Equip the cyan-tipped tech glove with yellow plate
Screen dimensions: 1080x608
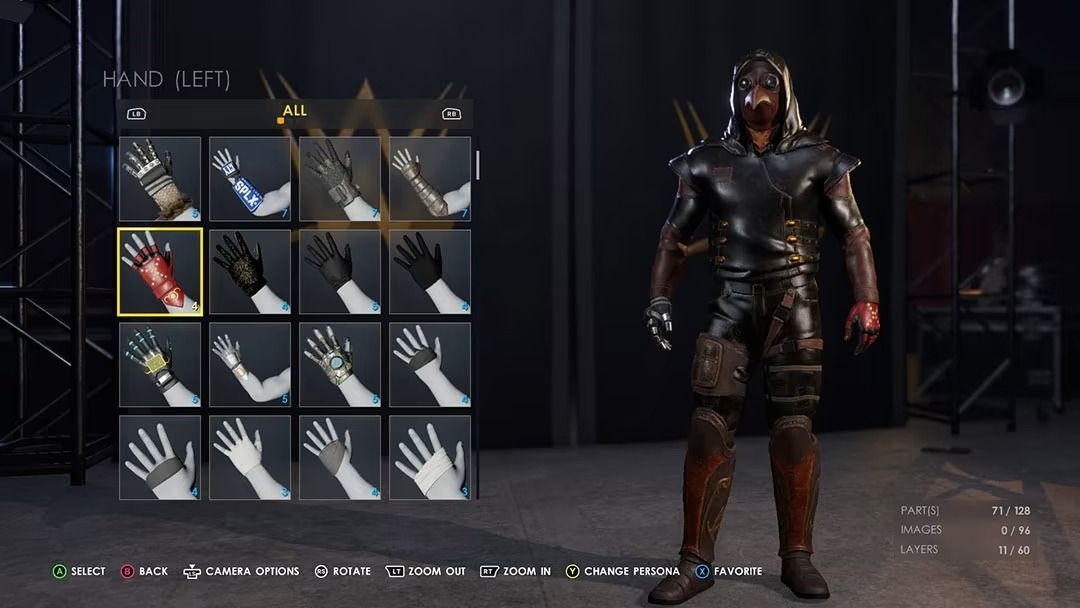(x=160, y=364)
